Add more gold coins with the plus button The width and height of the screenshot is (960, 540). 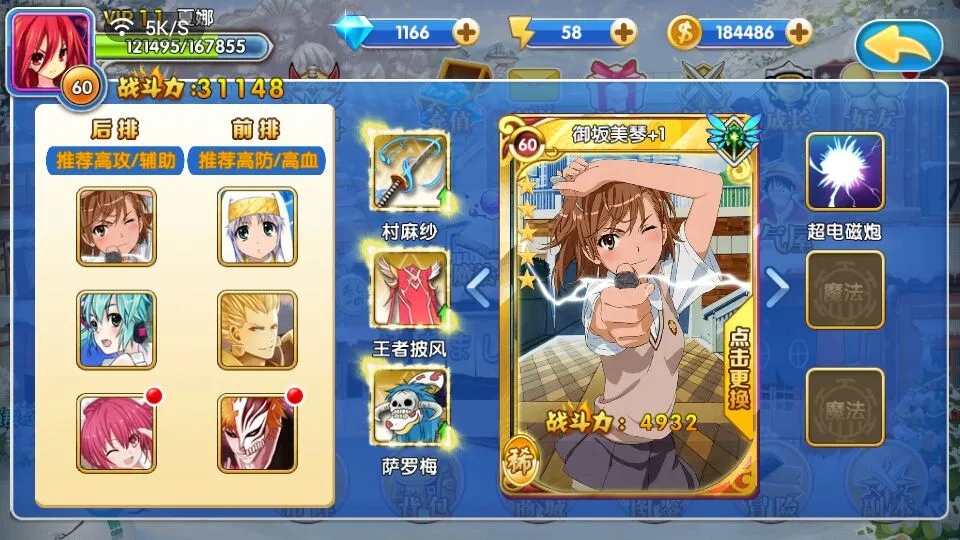click(x=798, y=32)
